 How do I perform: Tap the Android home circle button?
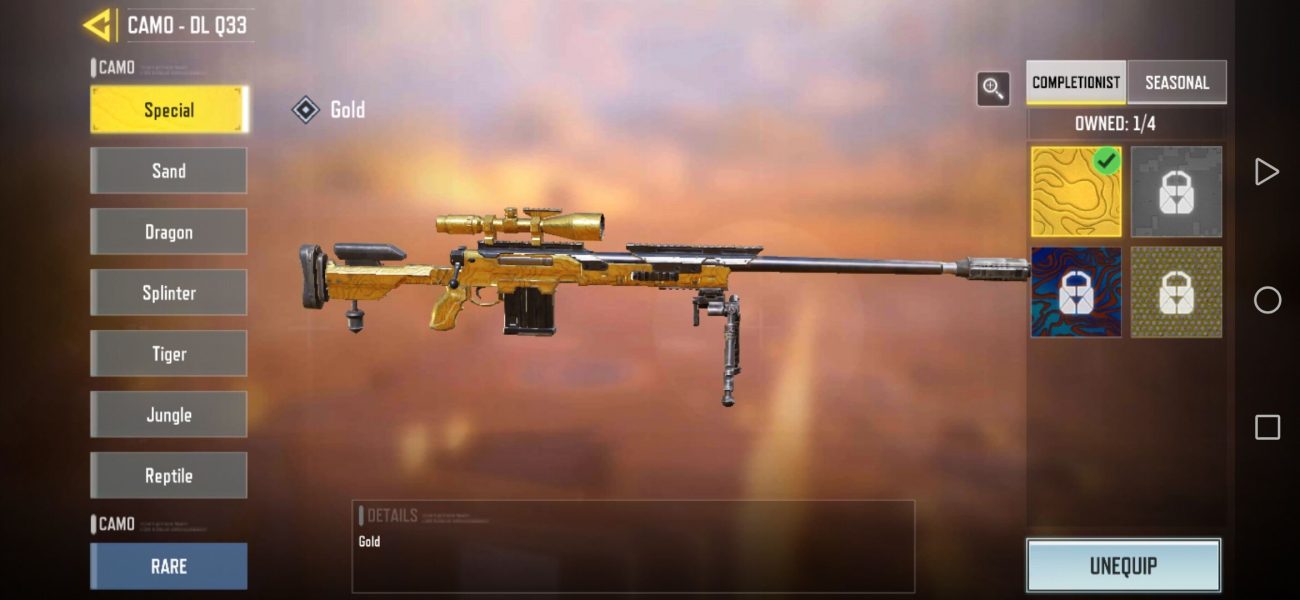tap(1267, 300)
